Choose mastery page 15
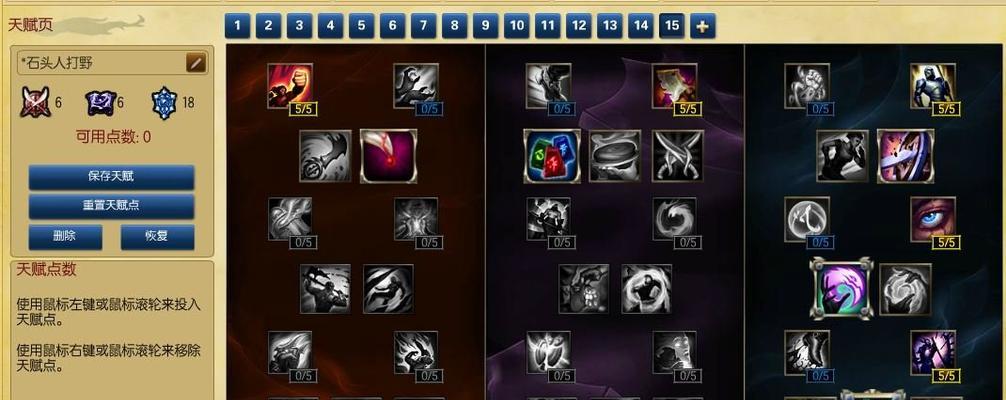The image size is (1006, 400). click(672, 25)
